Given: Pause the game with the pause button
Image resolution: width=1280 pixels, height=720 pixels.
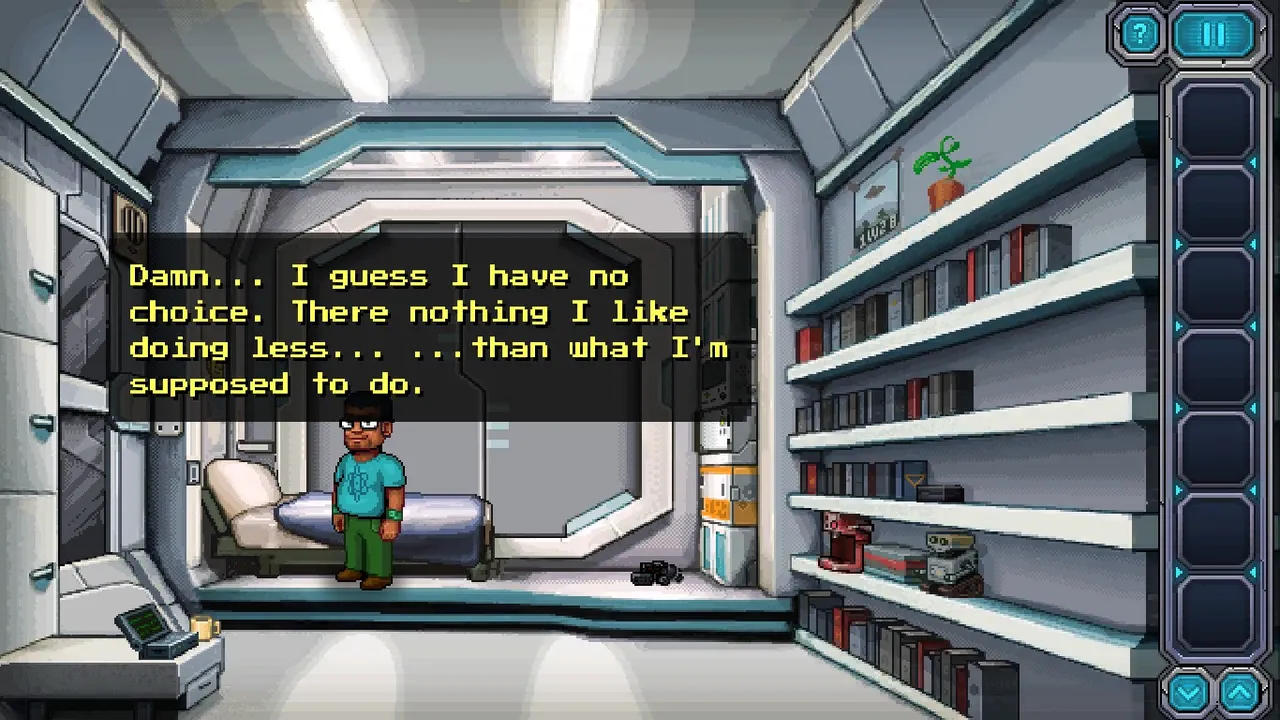Looking at the screenshot, I should coord(1214,35).
